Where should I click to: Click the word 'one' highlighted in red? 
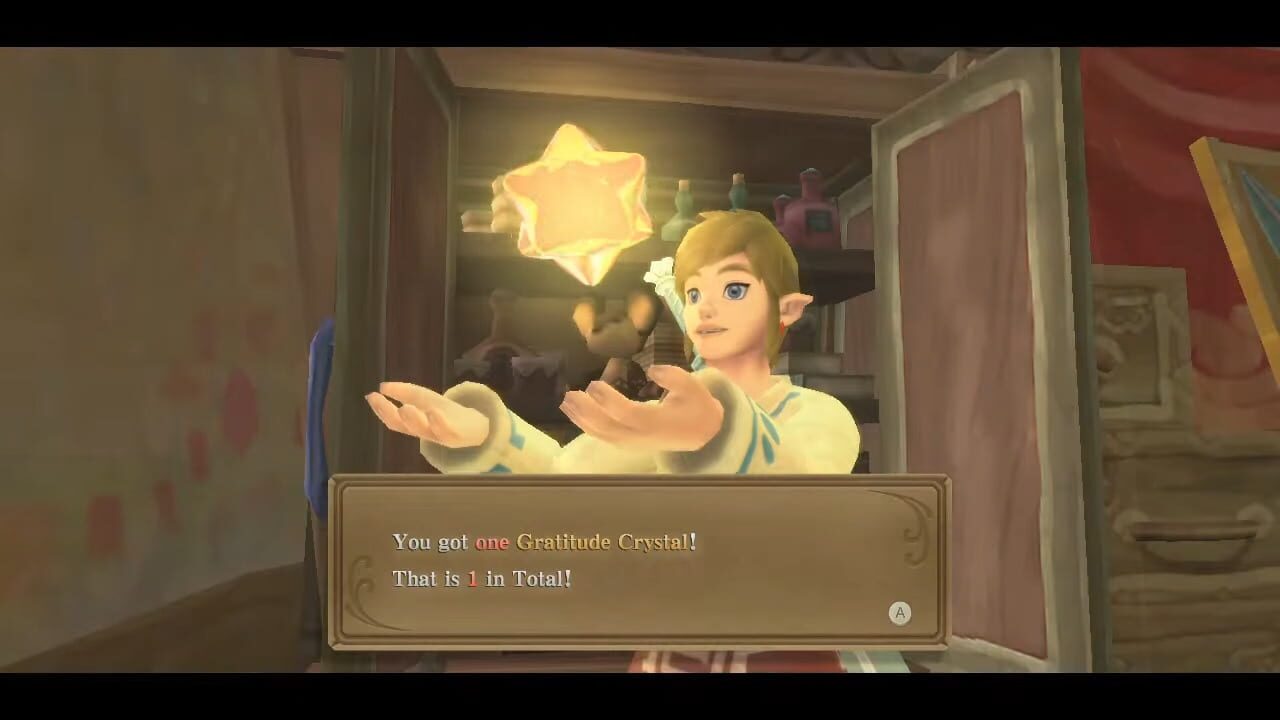point(490,542)
